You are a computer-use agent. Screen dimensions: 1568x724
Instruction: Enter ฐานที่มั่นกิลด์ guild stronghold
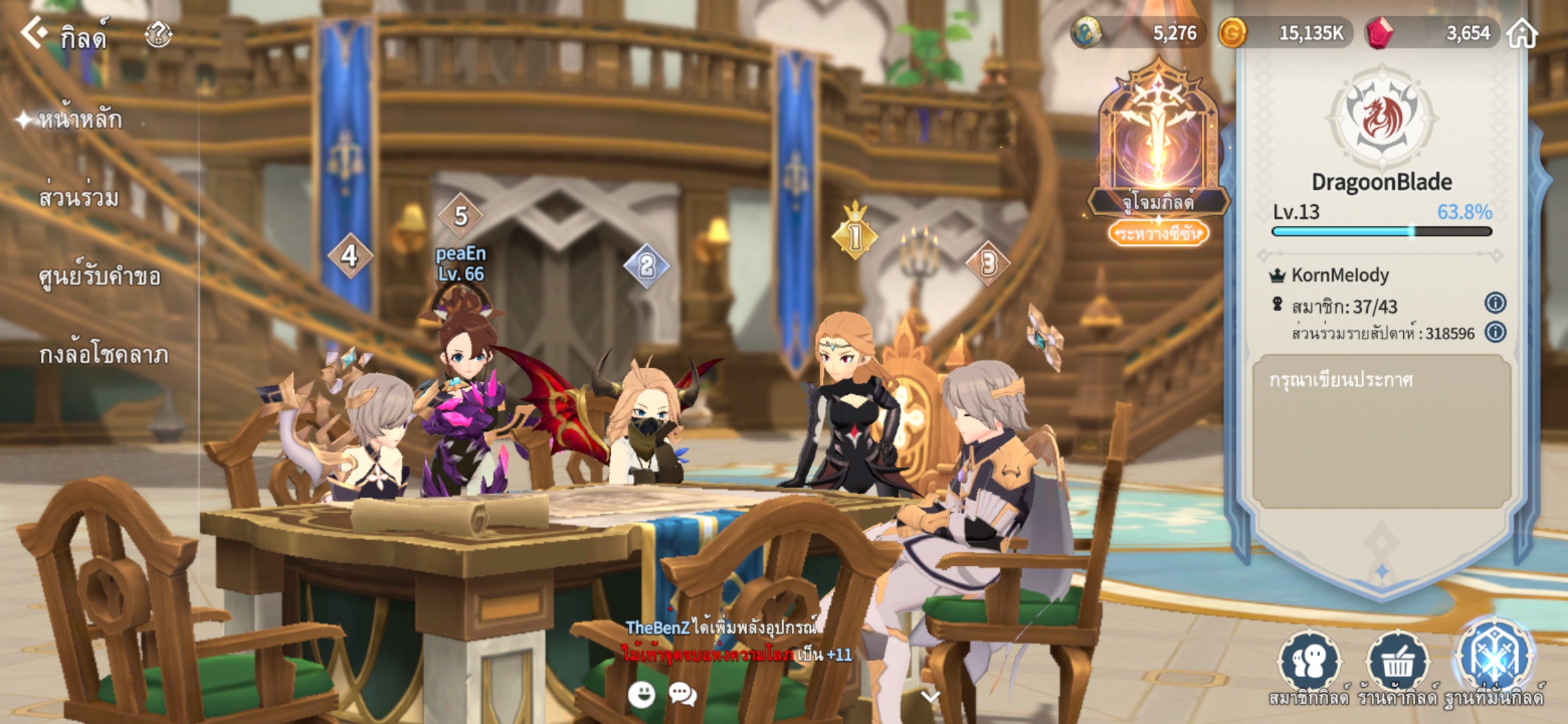tap(1494, 660)
